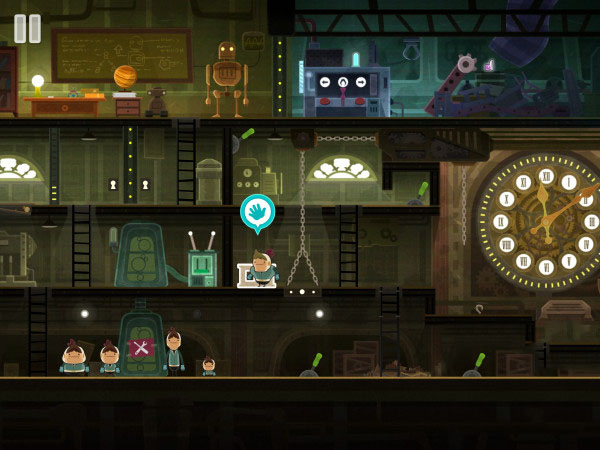The width and height of the screenshot is (600, 450).
Task: Tap the hand interaction bubble
Action: [x=257, y=212]
